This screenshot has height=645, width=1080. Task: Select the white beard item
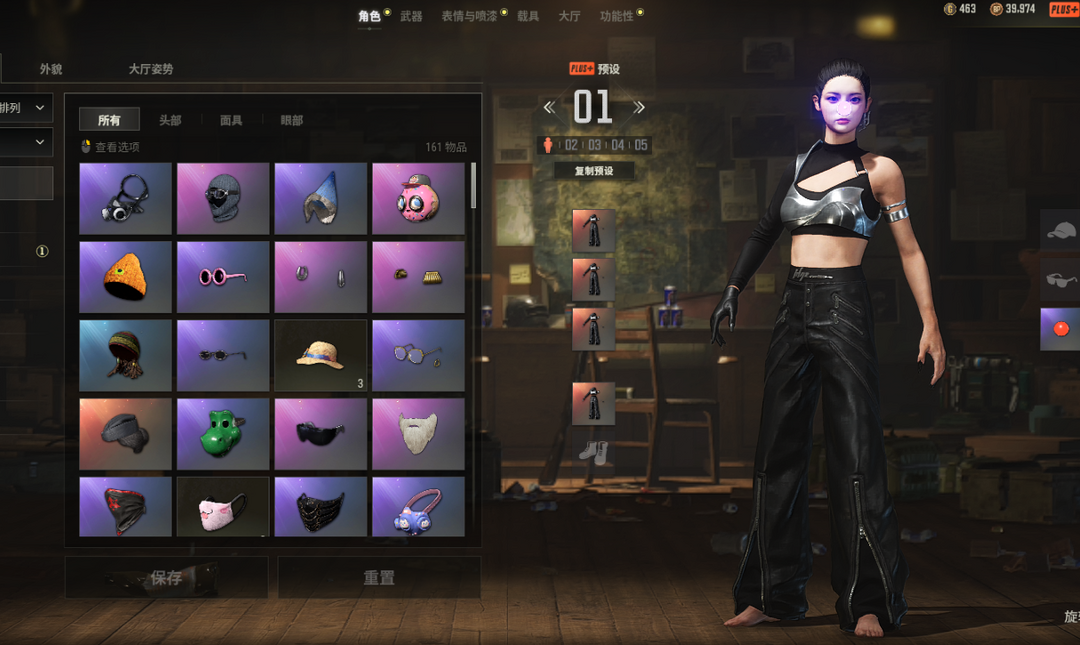point(417,434)
